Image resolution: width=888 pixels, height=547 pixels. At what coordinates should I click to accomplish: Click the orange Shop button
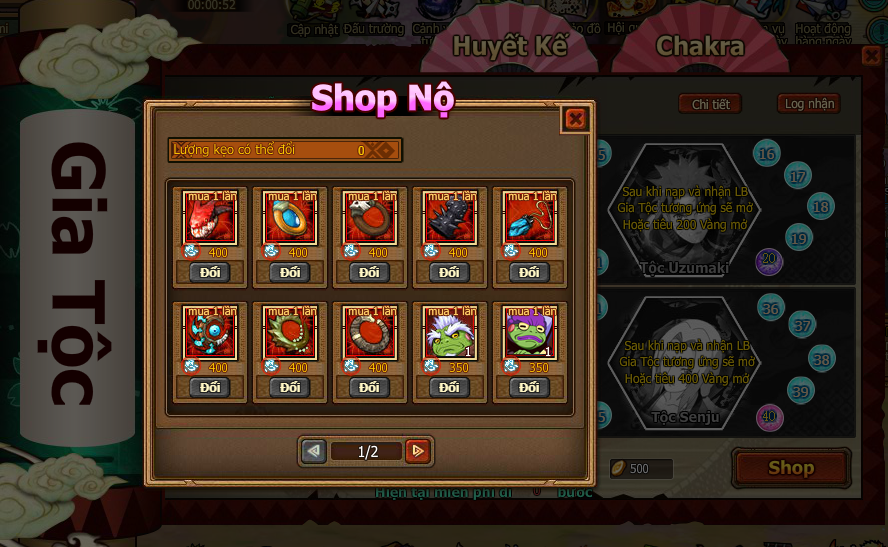pyautogui.click(x=791, y=468)
